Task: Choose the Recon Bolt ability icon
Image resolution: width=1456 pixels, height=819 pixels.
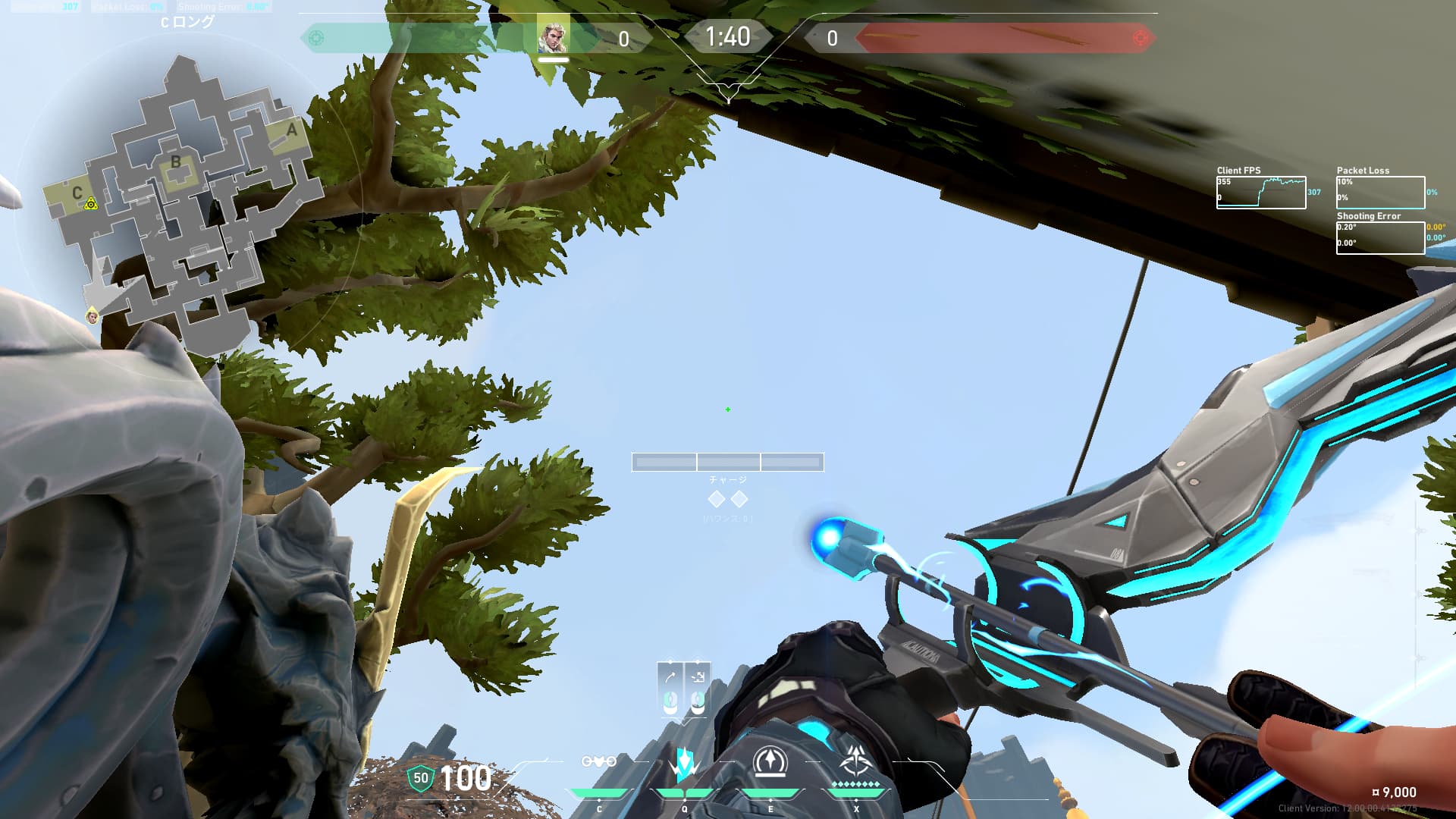Action: click(770, 762)
